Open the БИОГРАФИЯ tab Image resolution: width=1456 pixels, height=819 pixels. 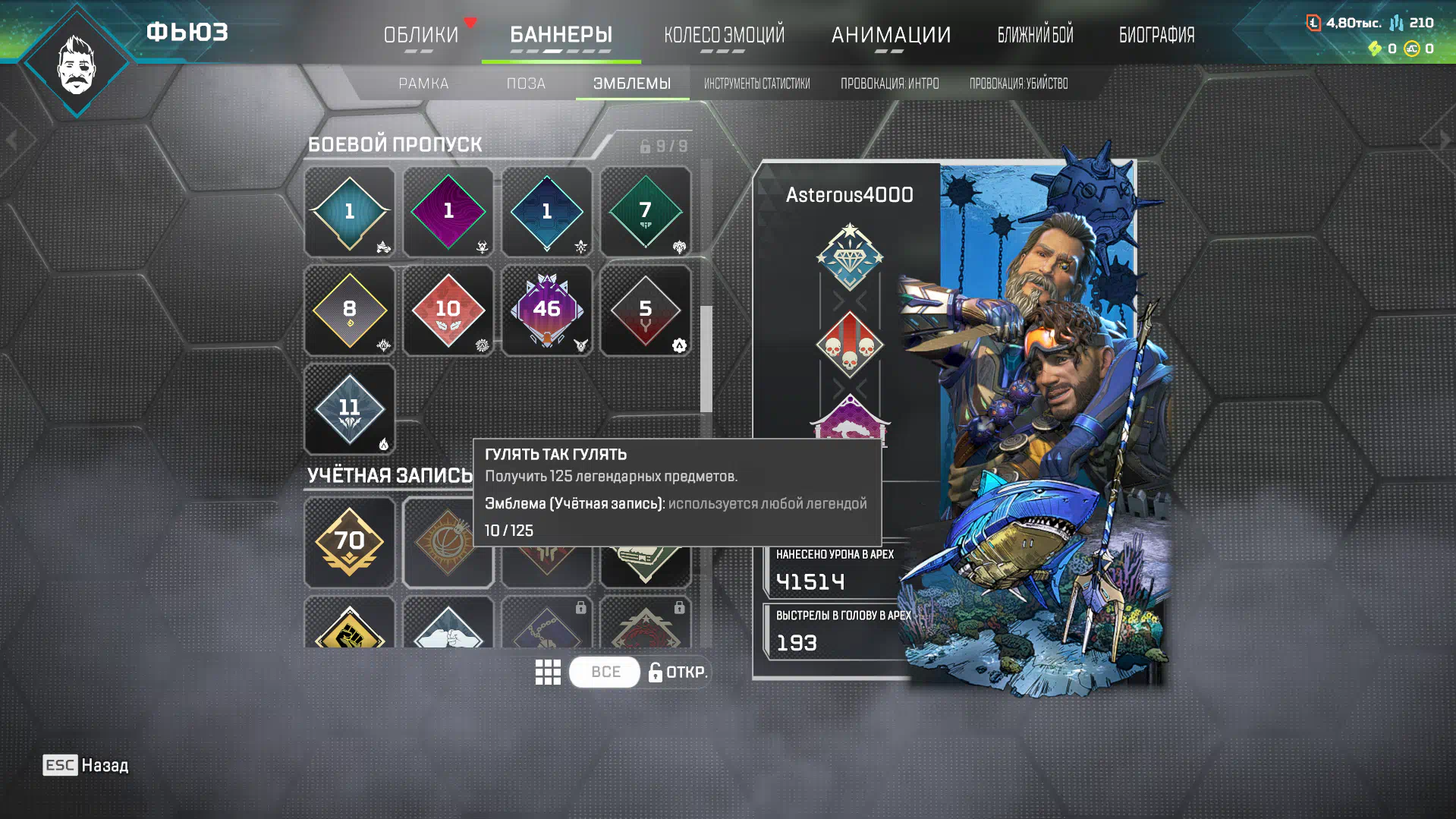coord(1156,35)
